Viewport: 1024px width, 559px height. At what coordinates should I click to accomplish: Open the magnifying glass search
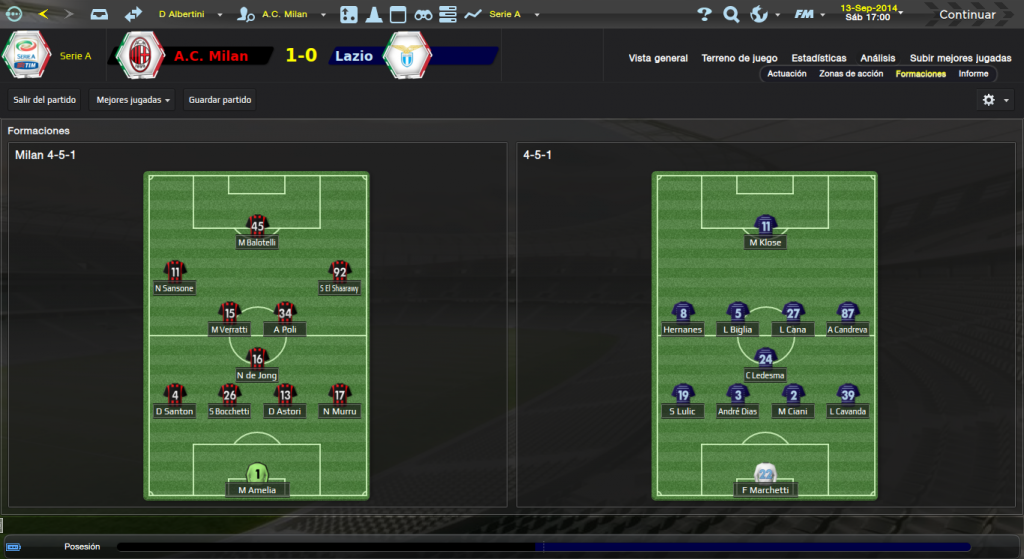pos(731,15)
